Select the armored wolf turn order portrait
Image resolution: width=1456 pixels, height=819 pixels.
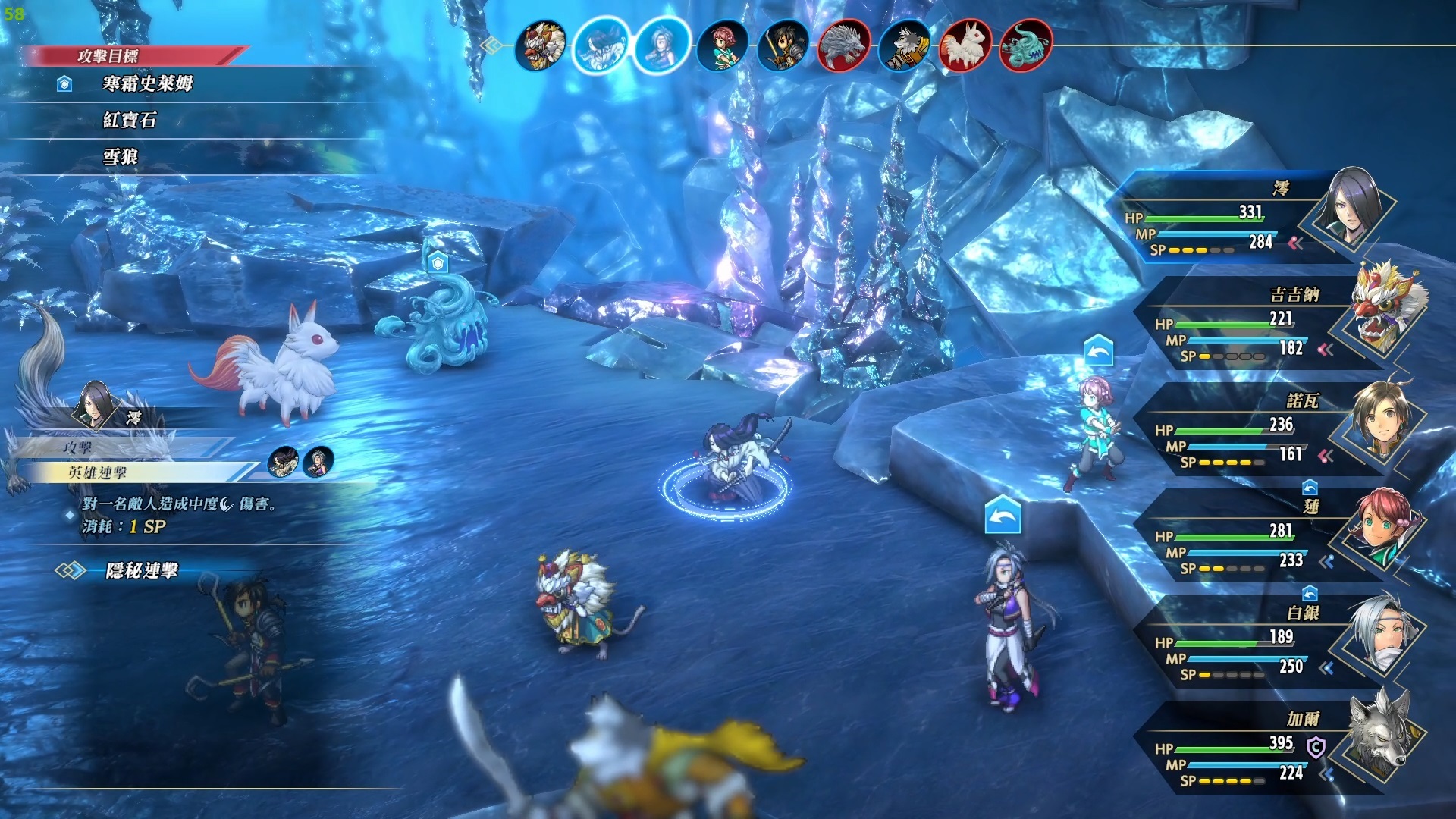904,45
